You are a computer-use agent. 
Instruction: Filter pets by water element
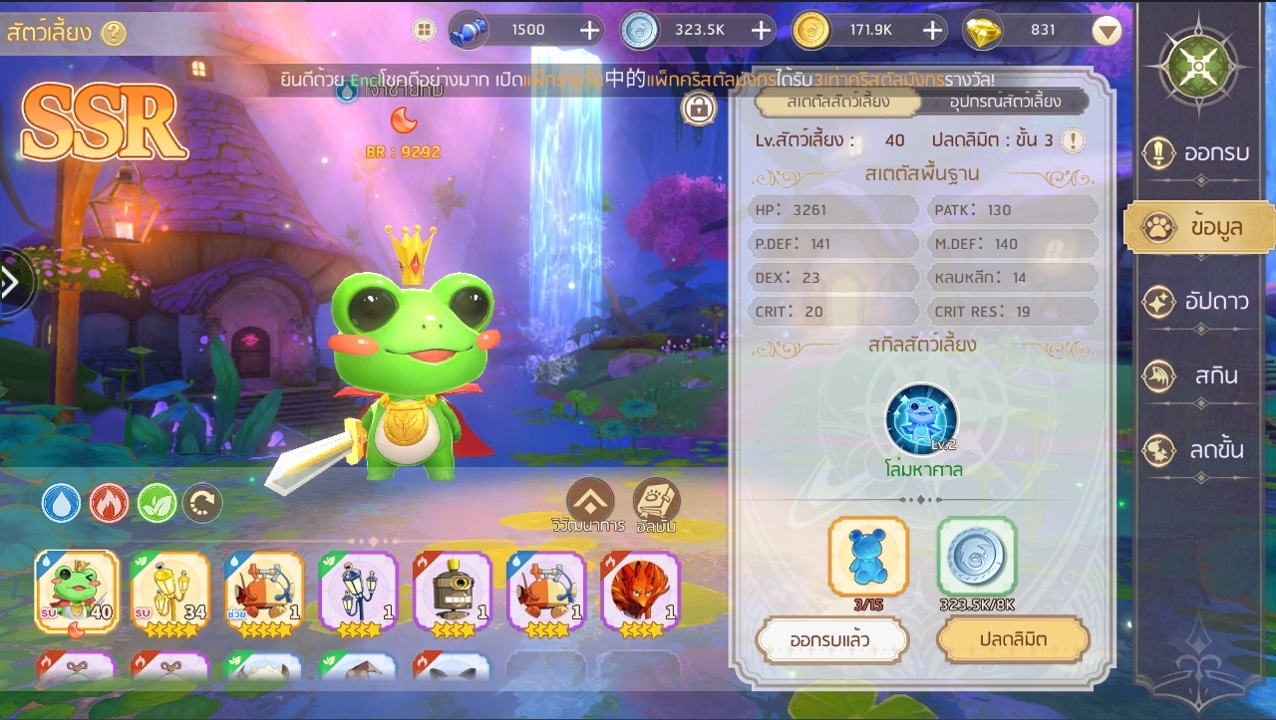(x=61, y=503)
